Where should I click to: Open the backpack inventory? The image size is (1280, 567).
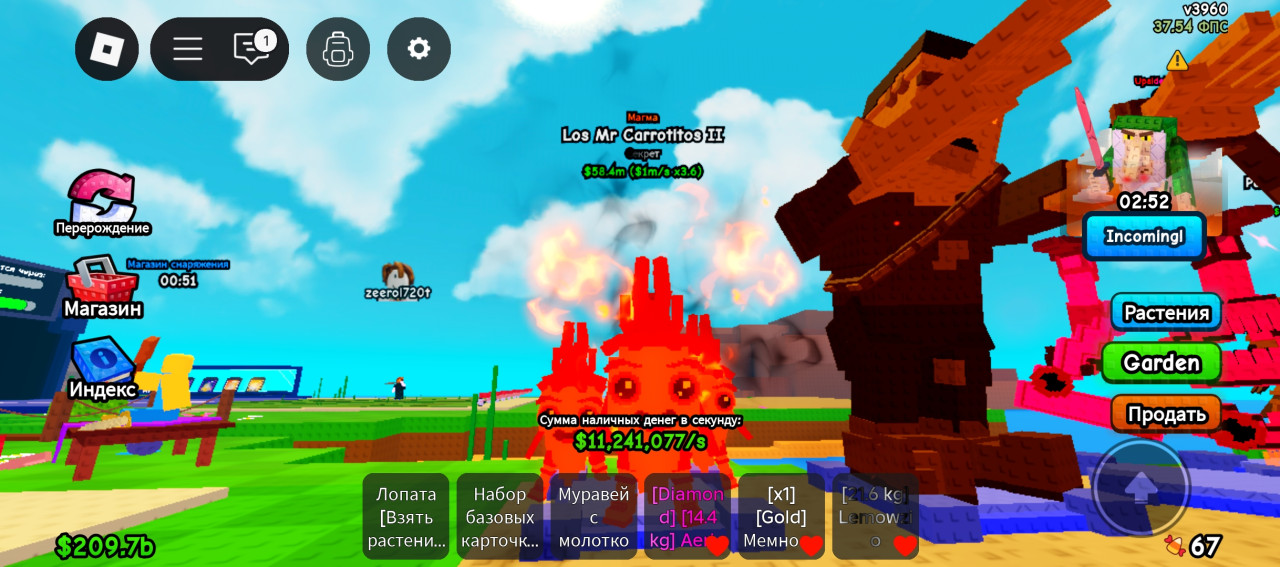click(x=338, y=49)
